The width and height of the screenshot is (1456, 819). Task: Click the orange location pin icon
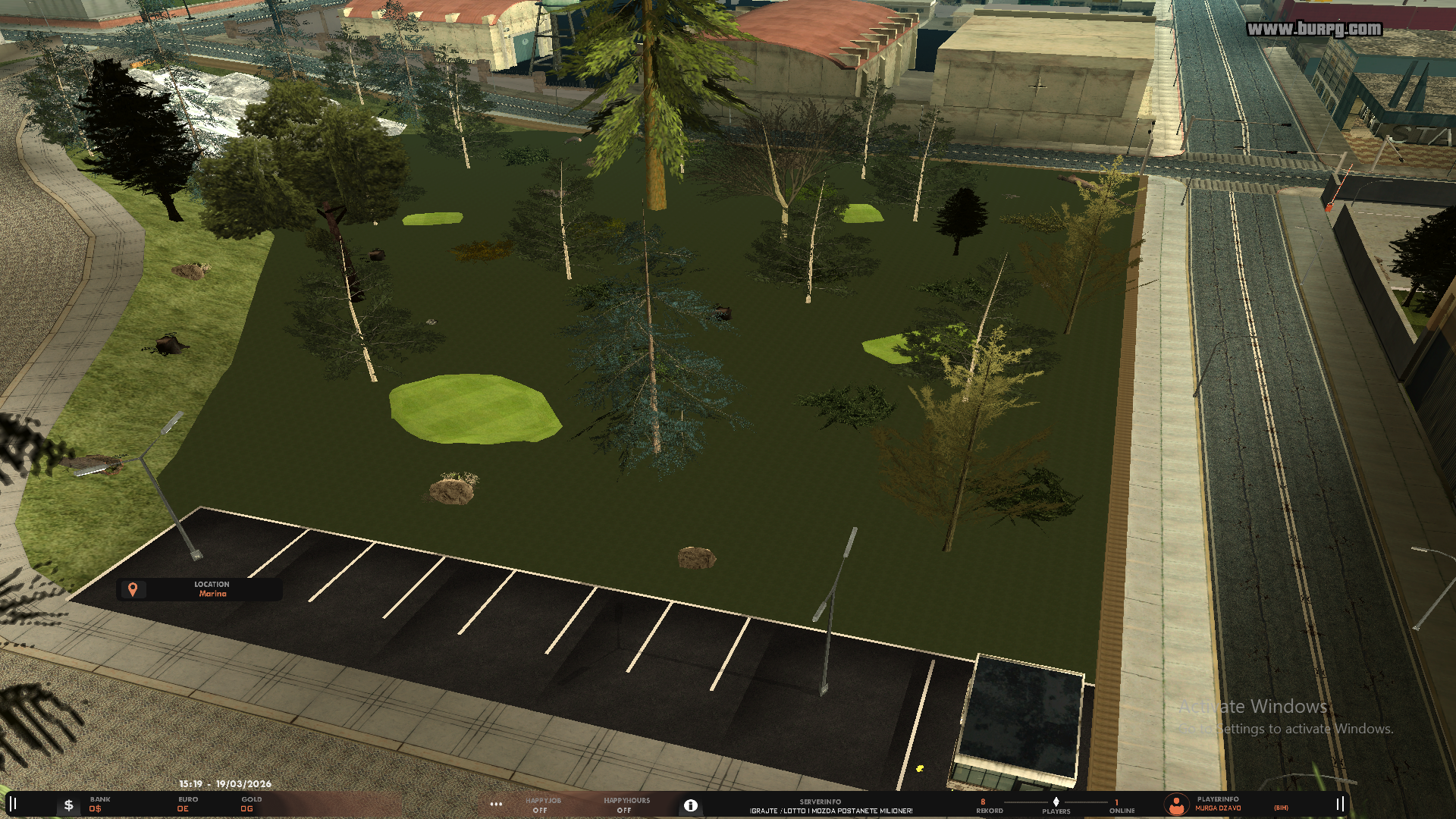click(133, 589)
